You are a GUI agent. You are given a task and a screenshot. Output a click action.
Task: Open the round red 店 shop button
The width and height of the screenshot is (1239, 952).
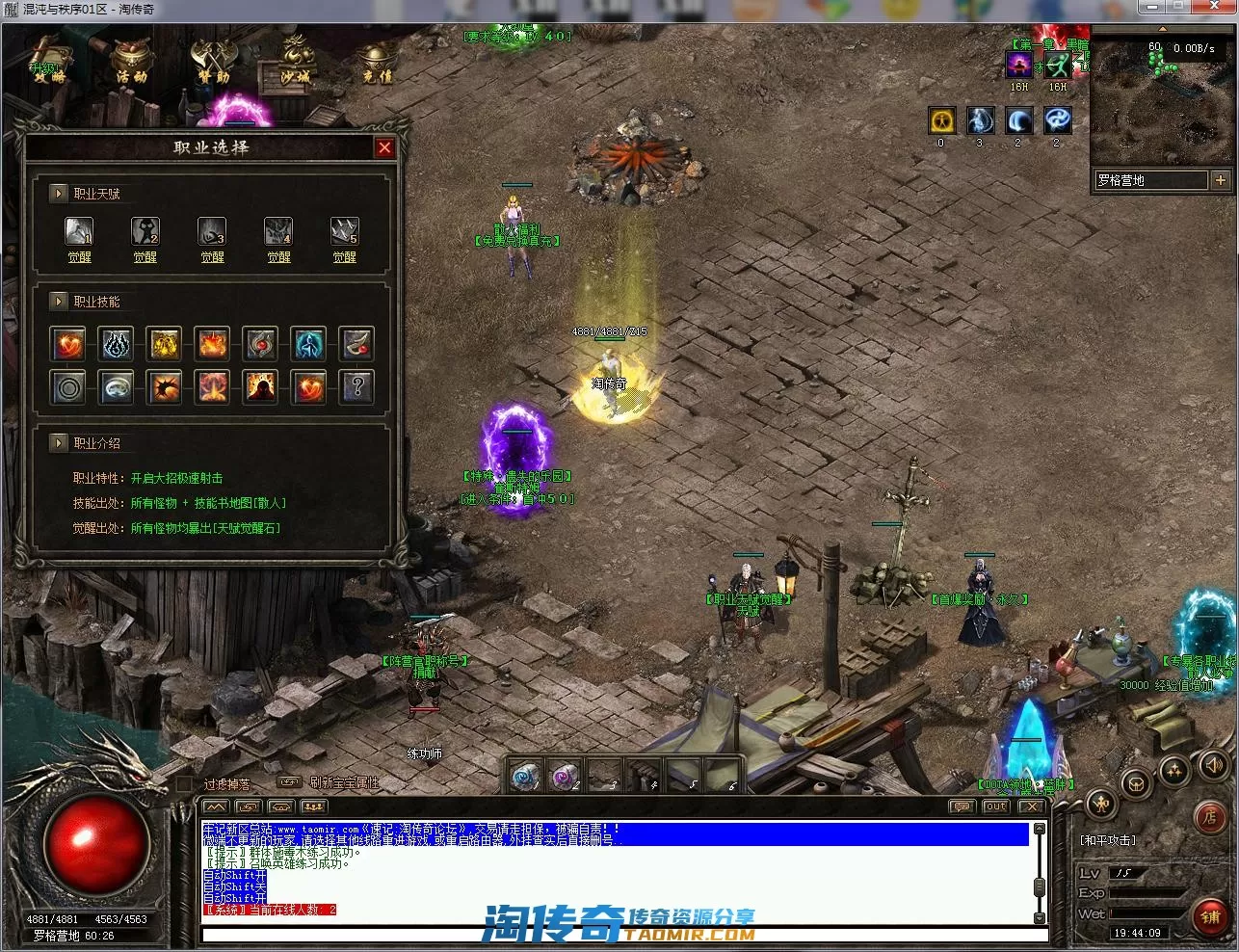[1209, 818]
